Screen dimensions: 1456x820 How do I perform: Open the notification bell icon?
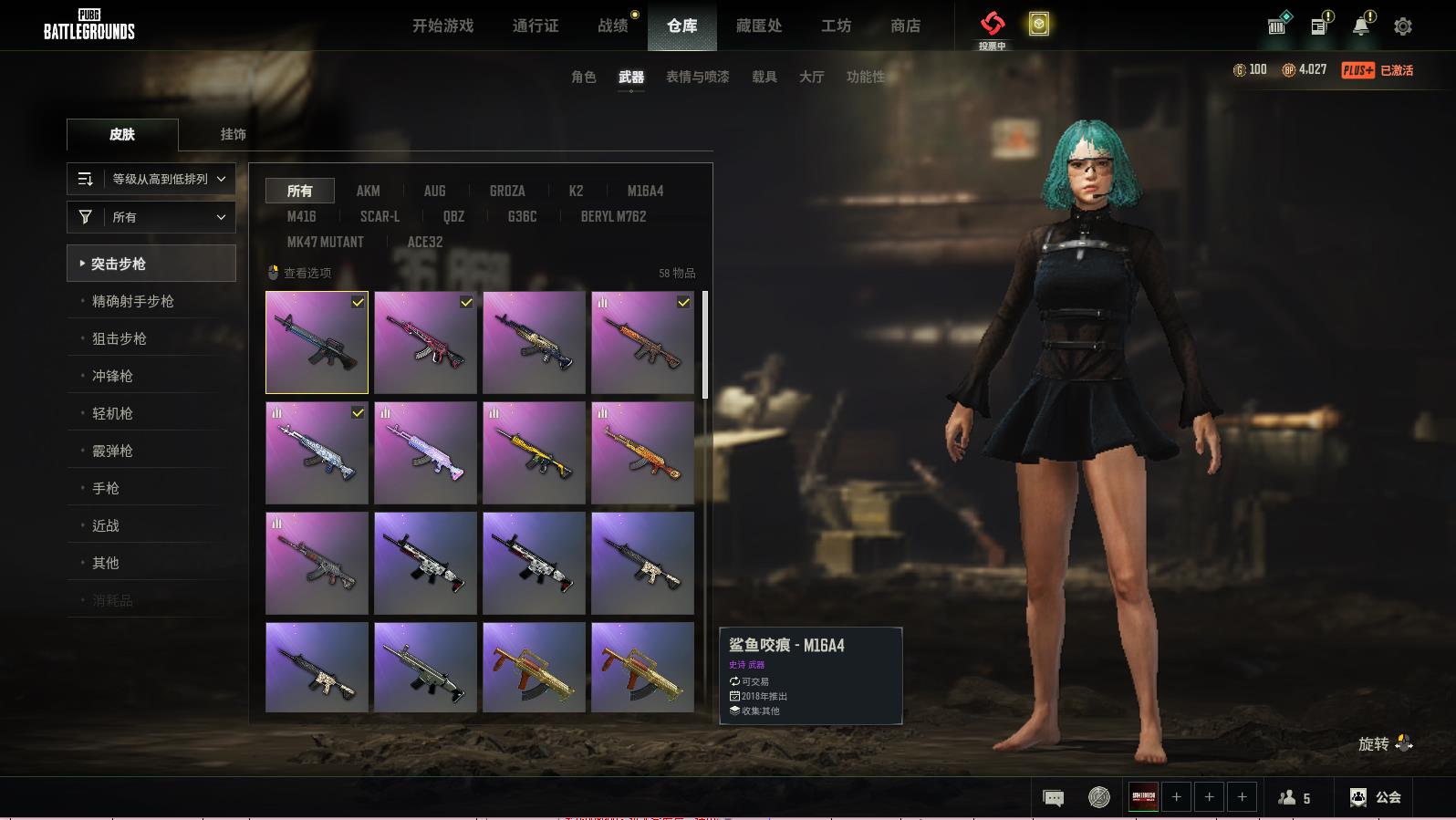pyautogui.click(x=1361, y=26)
